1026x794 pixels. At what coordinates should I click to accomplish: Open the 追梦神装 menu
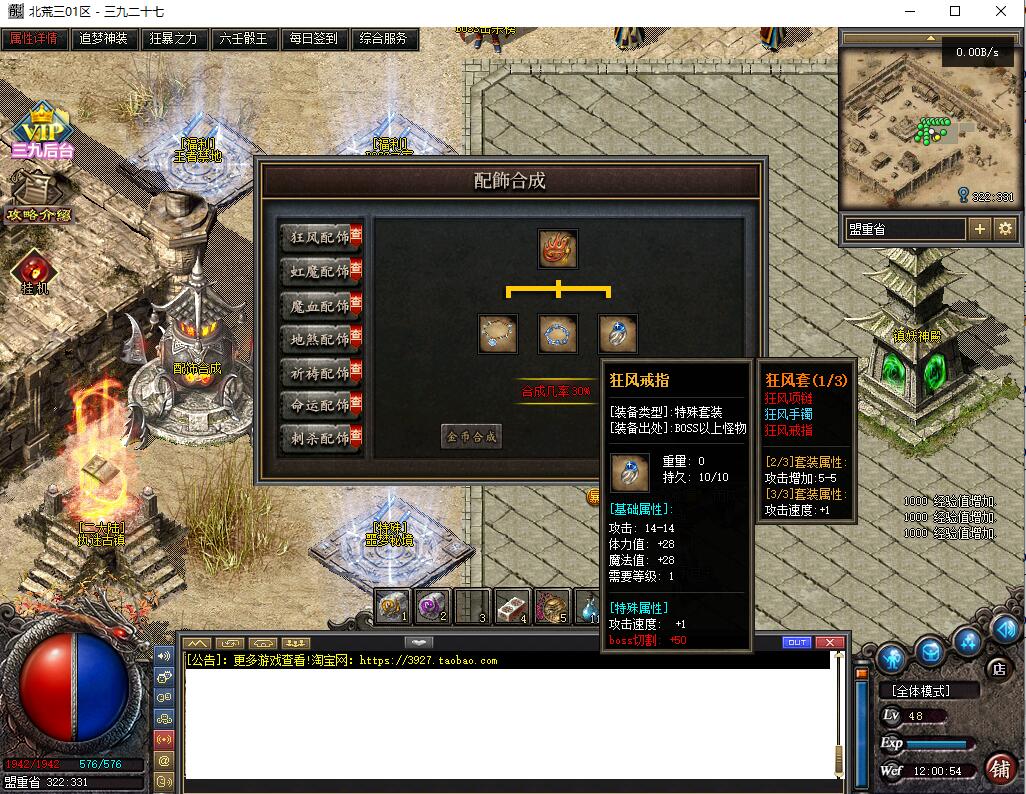tap(104, 39)
